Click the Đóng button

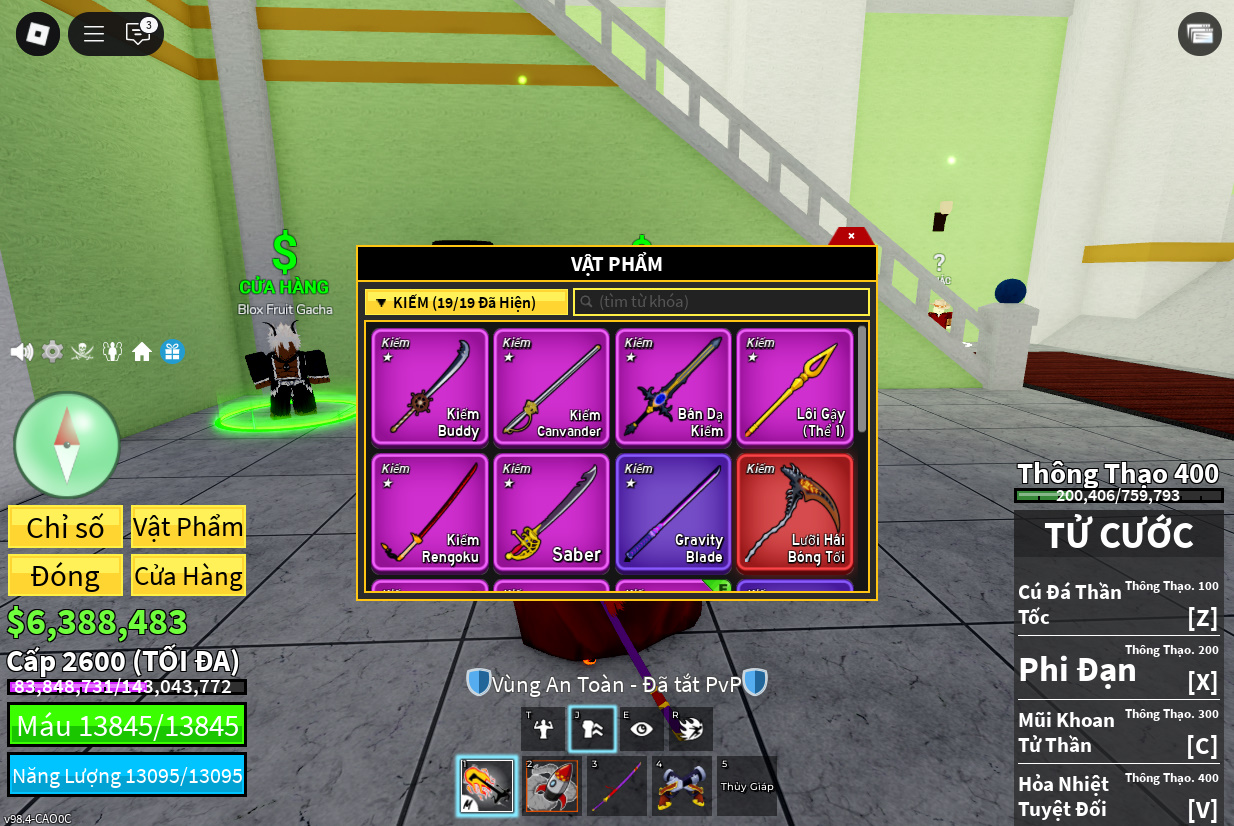[x=66, y=576]
